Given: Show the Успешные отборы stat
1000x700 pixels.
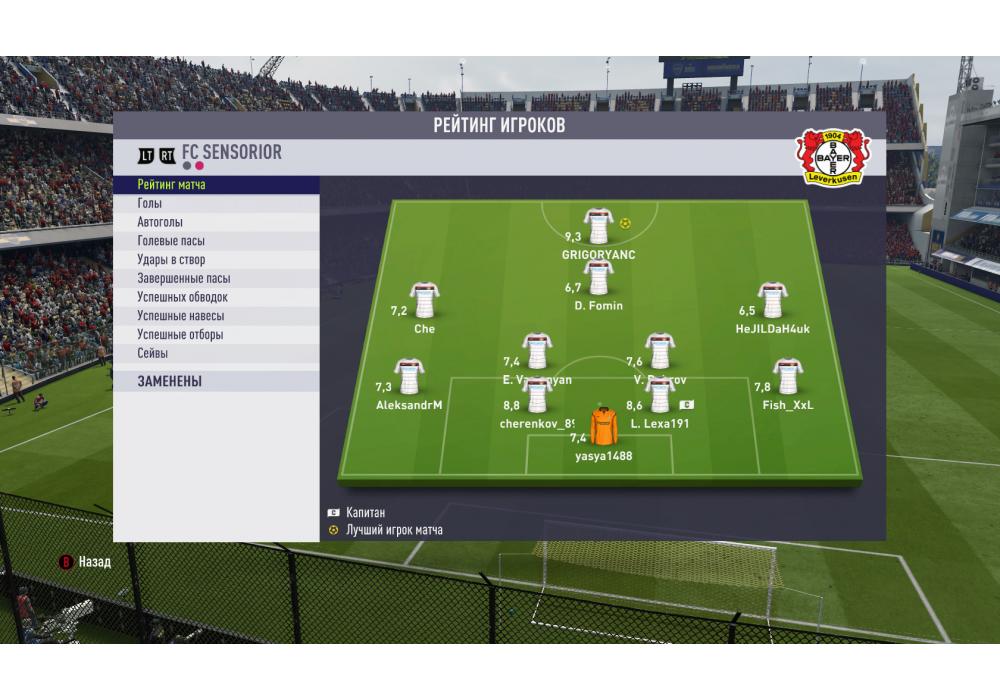Looking at the screenshot, I should (216, 335).
